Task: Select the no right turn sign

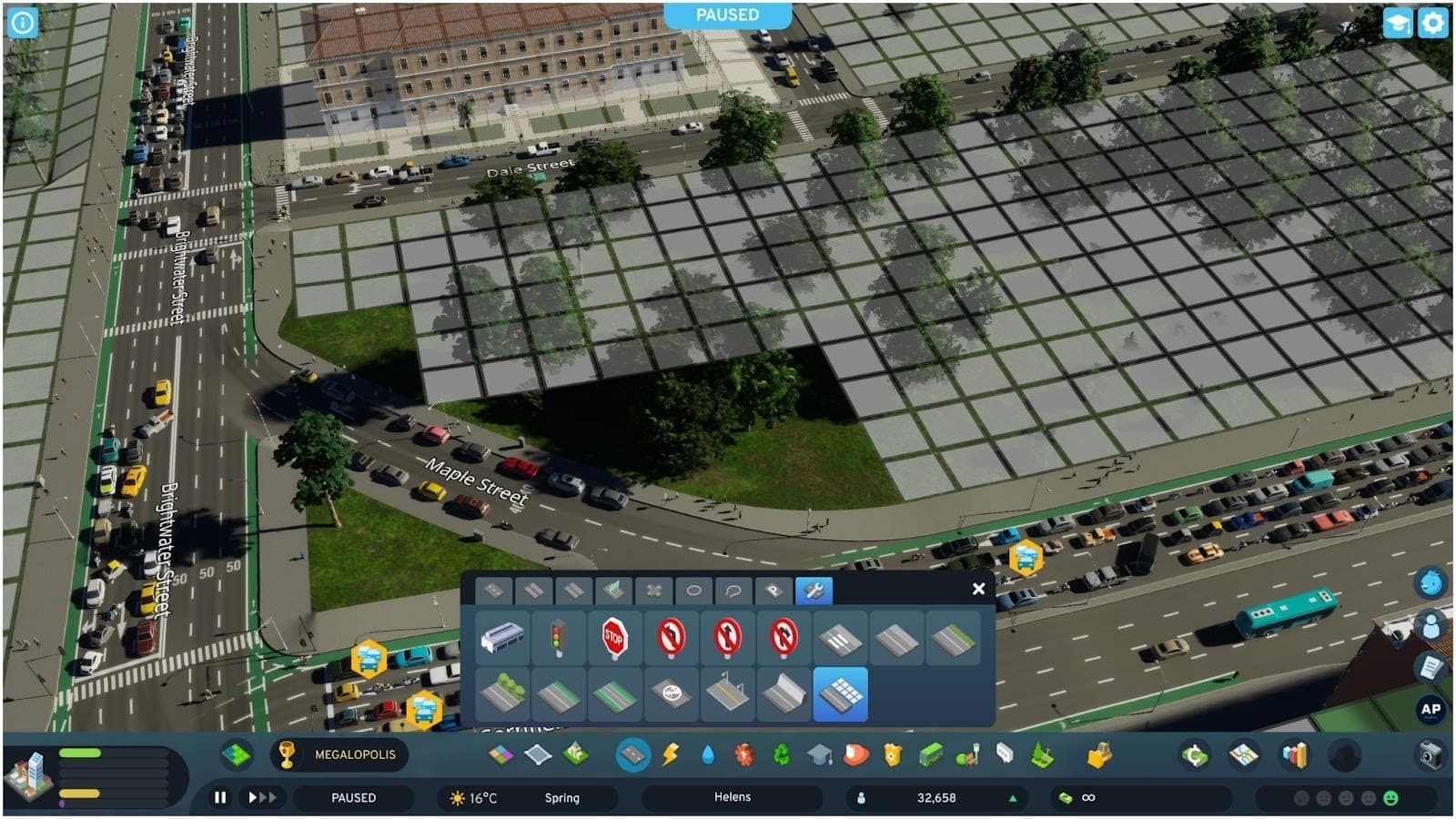Action: [784, 638]
